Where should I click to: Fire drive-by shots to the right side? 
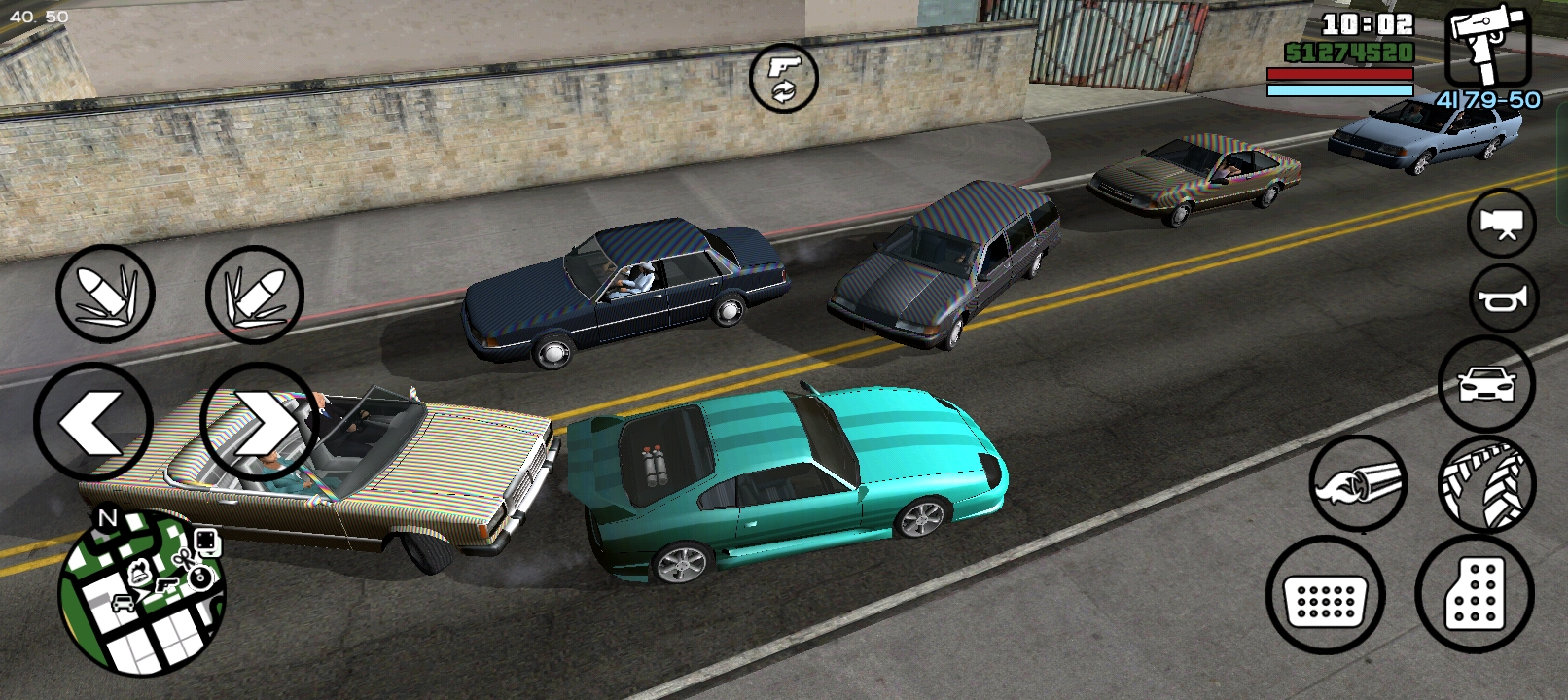(255, 294)
